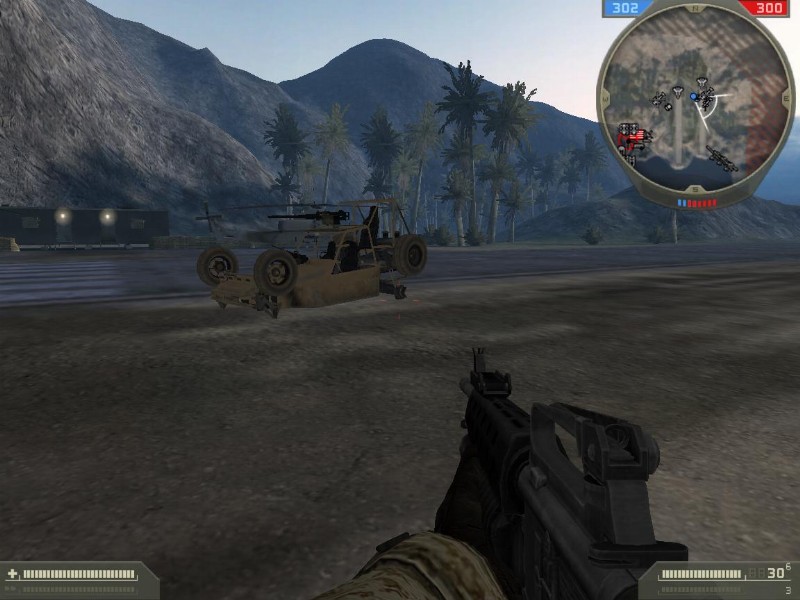
Task: Click the blue player dot on minimap
Action: (694, 97)
